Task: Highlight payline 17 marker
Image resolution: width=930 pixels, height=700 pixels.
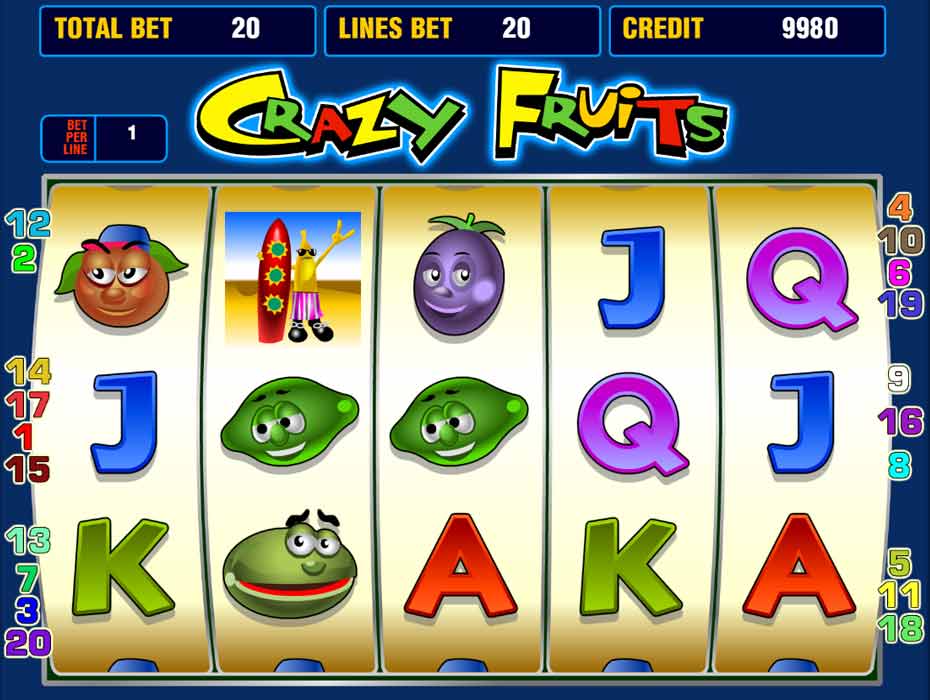Action: 27,404
